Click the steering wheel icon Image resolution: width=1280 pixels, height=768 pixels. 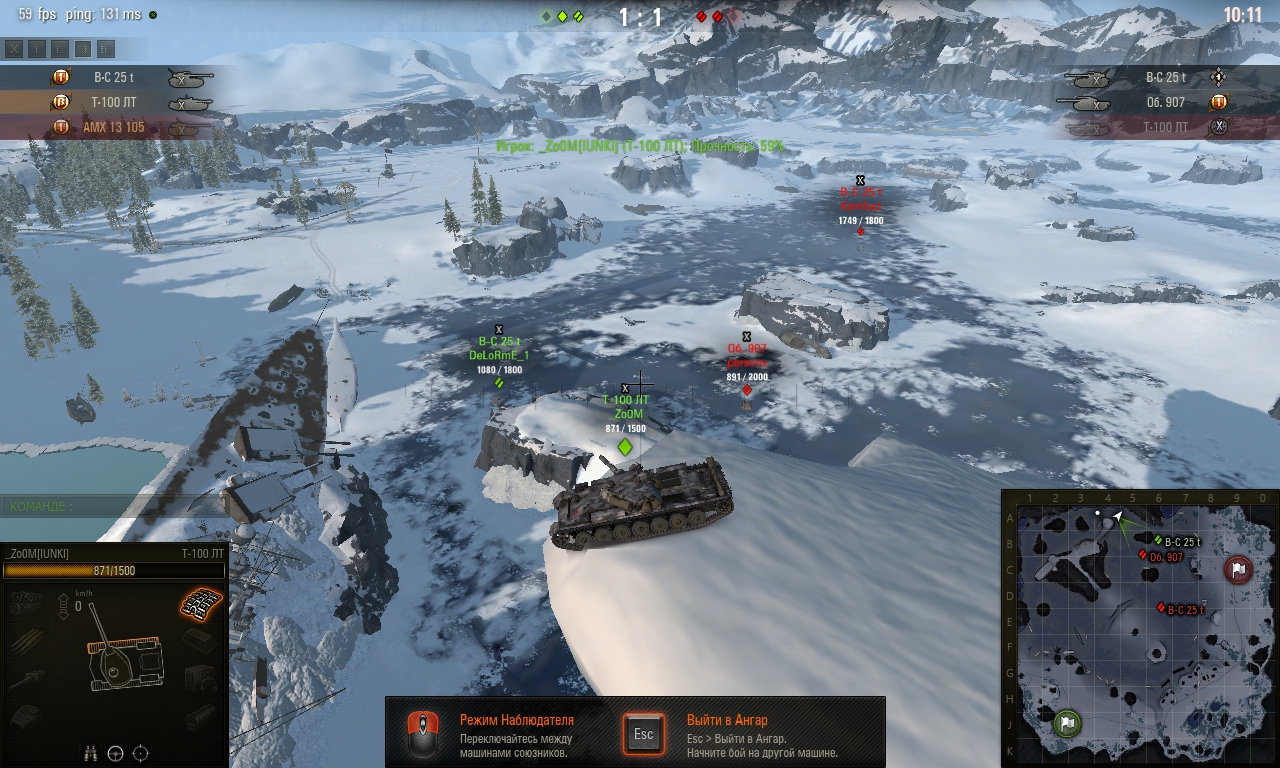116,753
